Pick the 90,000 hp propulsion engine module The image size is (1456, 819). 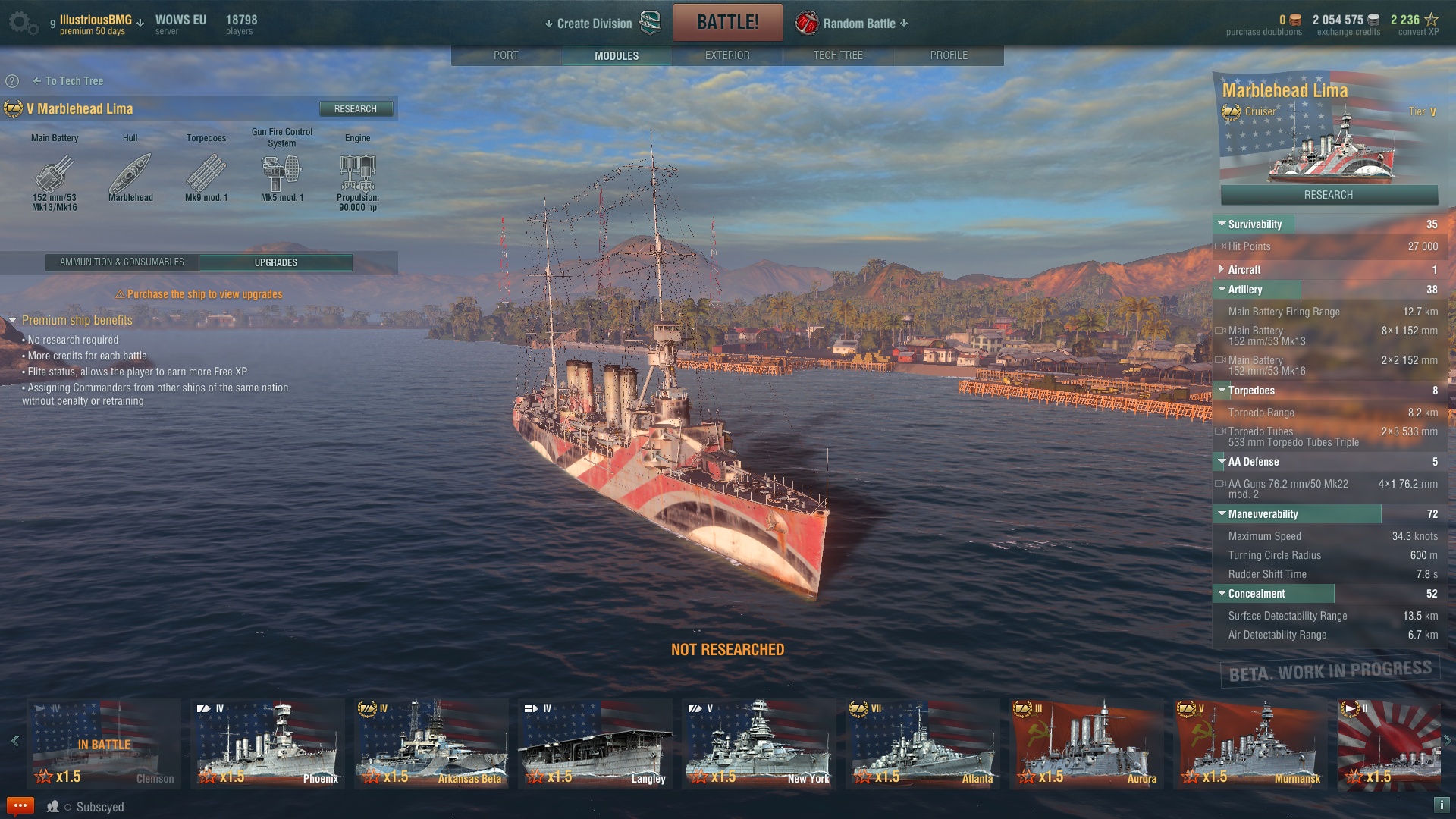[x=358, y=175]
